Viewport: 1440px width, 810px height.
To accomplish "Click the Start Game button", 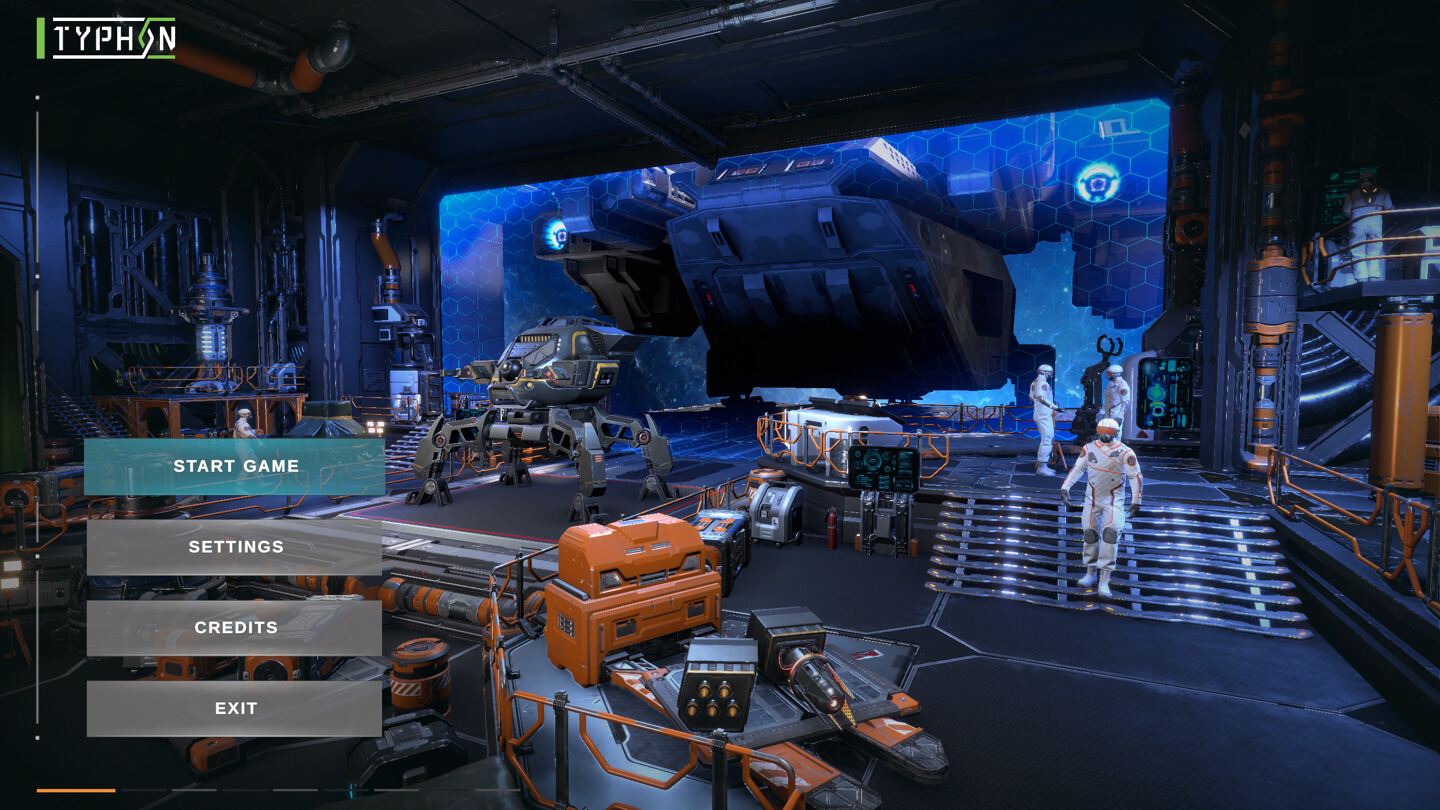I will (235, 466).
